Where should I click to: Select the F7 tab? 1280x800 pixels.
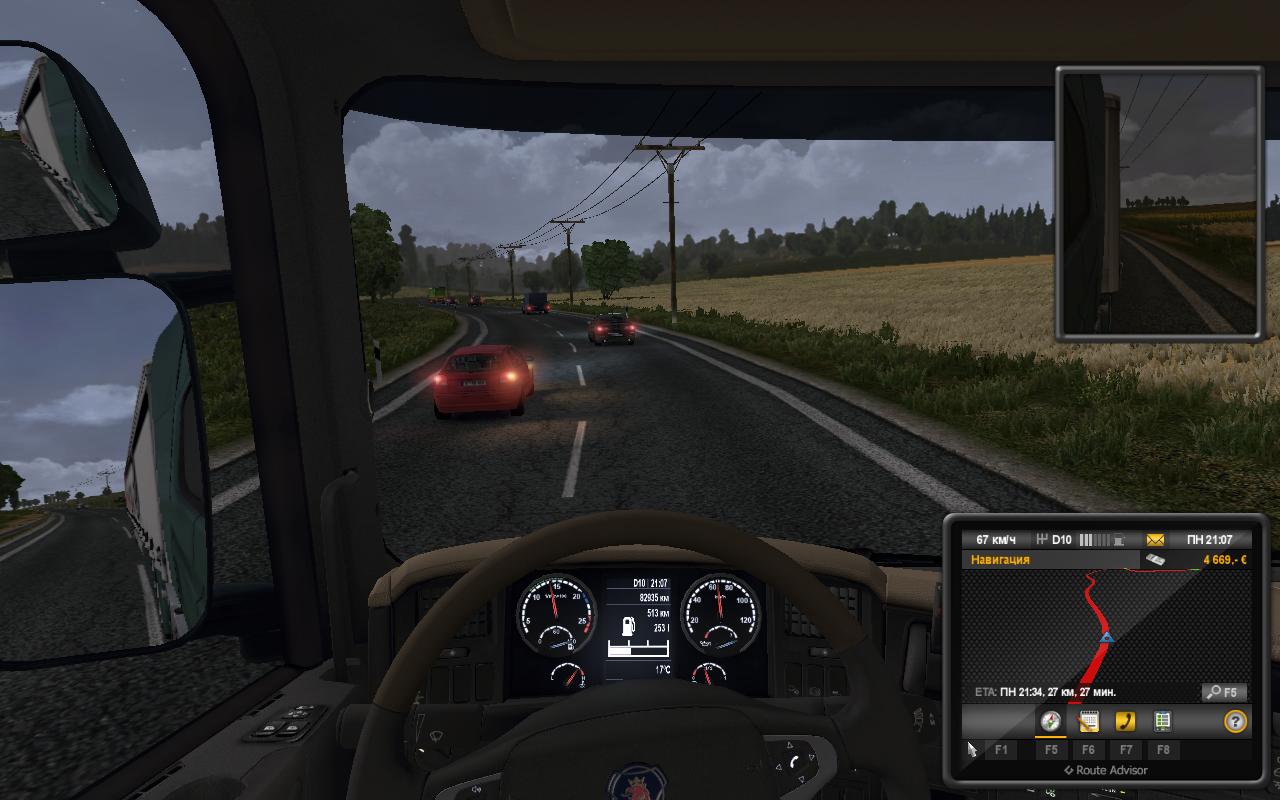[1126, 748]
